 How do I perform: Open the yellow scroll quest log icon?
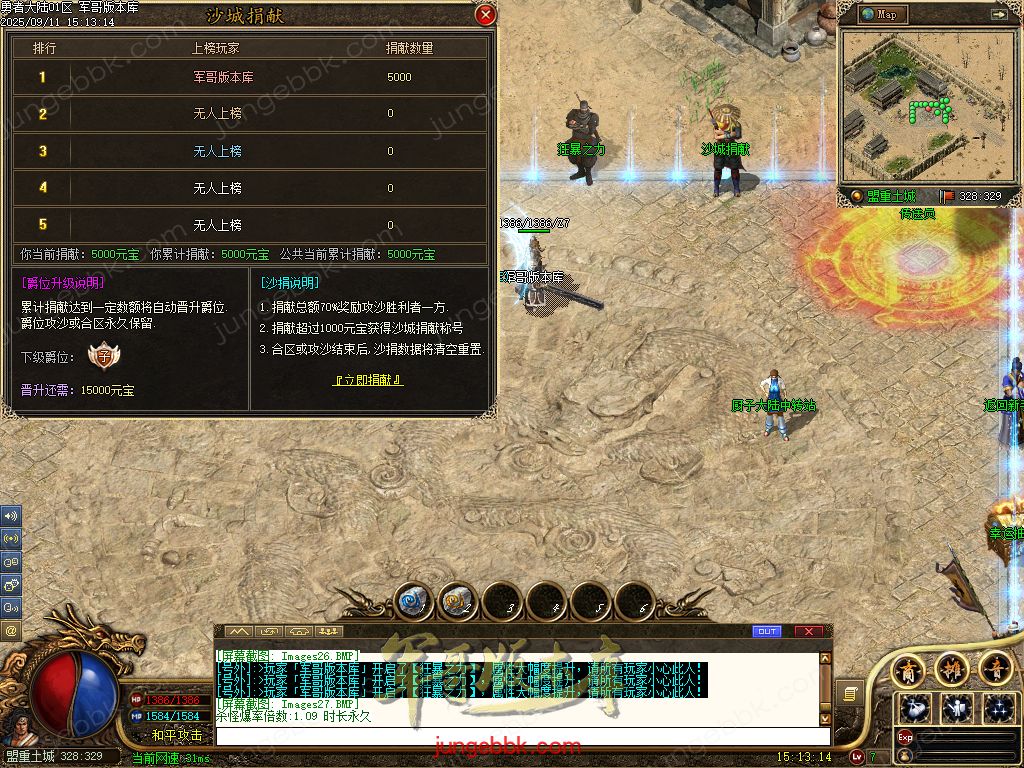[851, 692]
